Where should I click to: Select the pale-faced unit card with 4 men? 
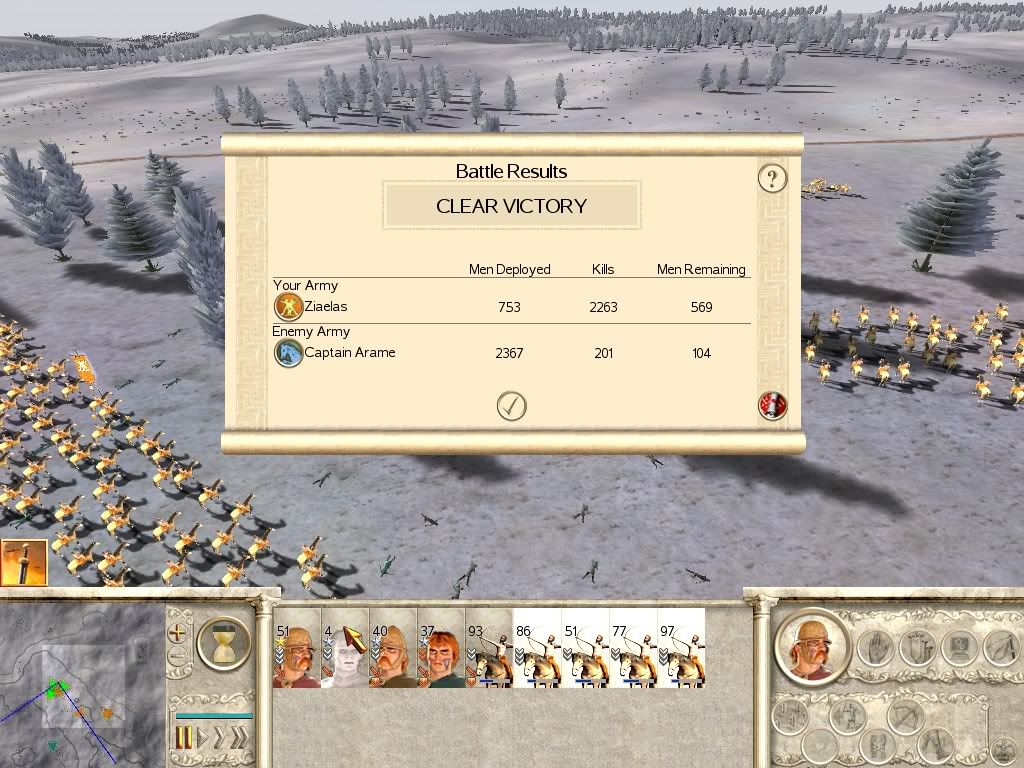pos(345,648)
